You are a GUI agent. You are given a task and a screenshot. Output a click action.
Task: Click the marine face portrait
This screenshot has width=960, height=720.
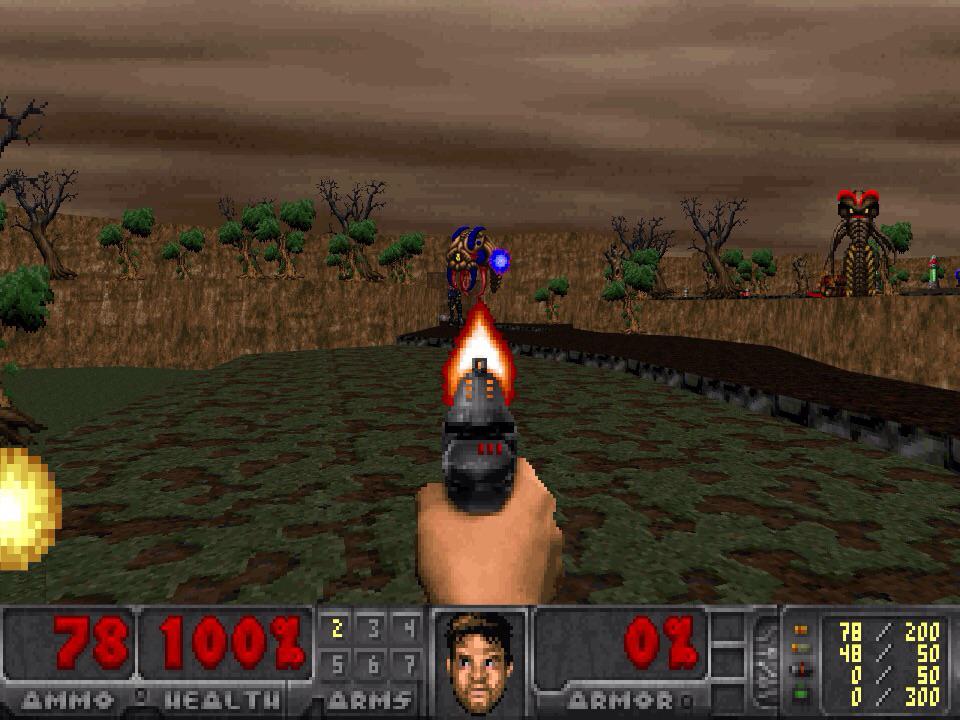click(480, 662)
